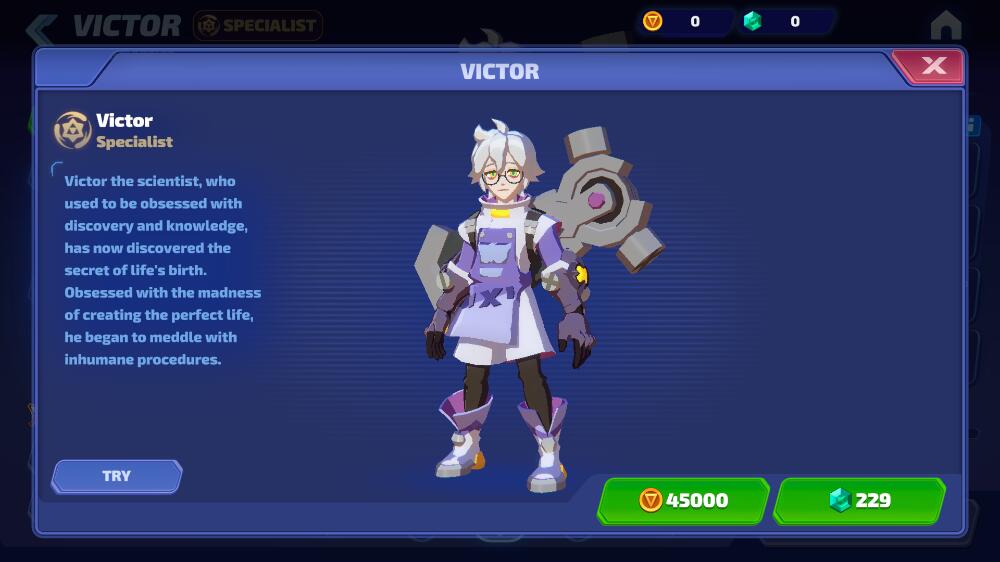Buy Victor for 45000 gold coins
Viewport: 1000px width, 562px height.
pos(684,500)
